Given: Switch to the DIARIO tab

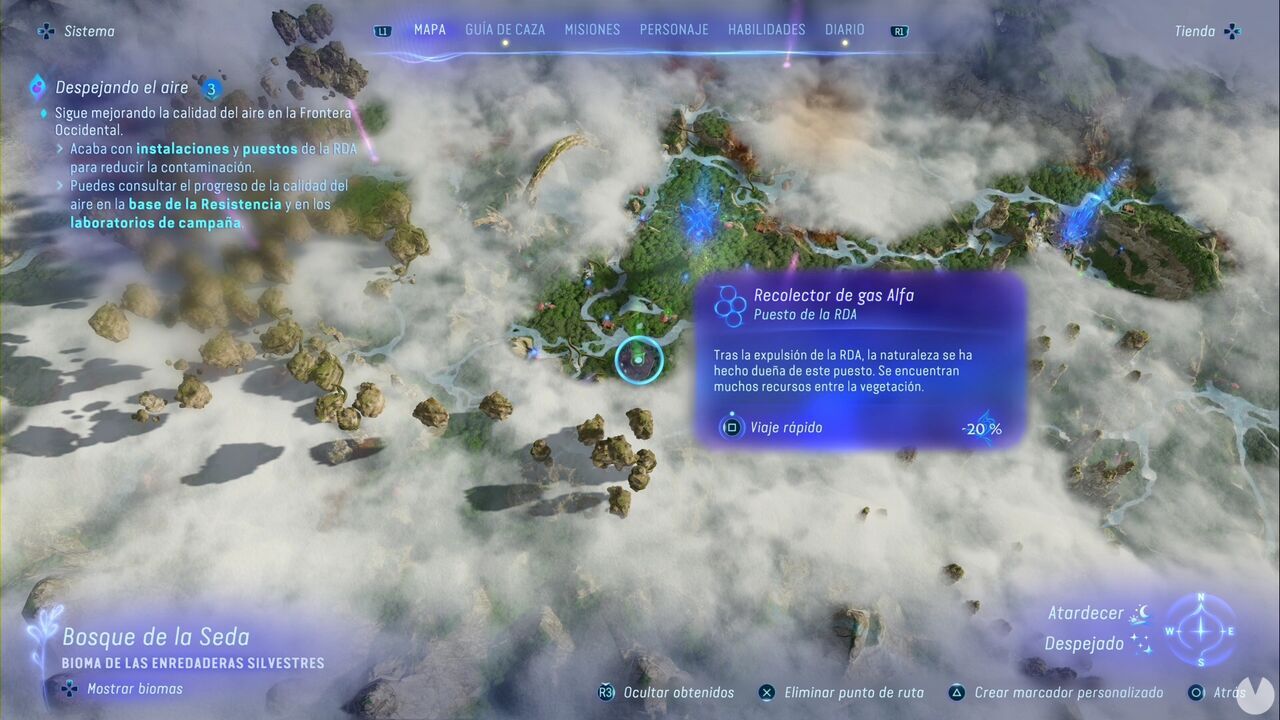Looking at the screenshot, I should tap(844, 29).
